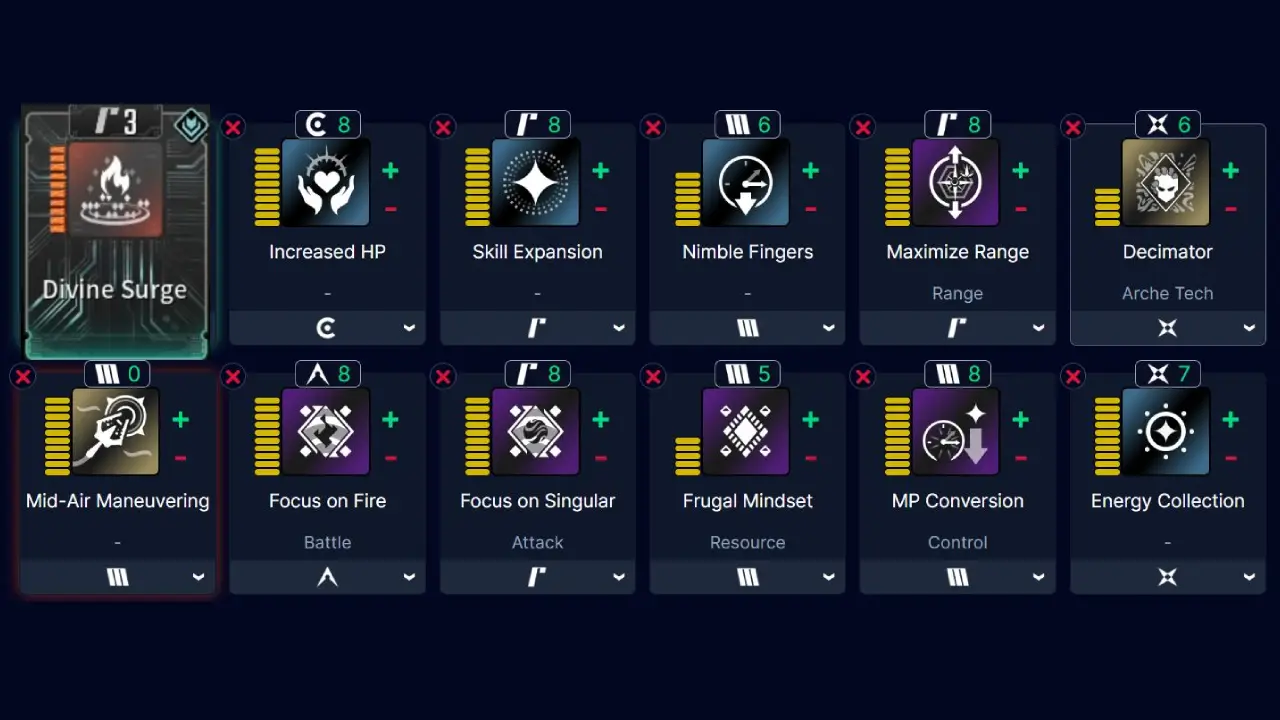The height and width of the screenshot is (720, 1280).
Task: Increase Frugal Mindset level with the plus button
Action: point(810,421)
